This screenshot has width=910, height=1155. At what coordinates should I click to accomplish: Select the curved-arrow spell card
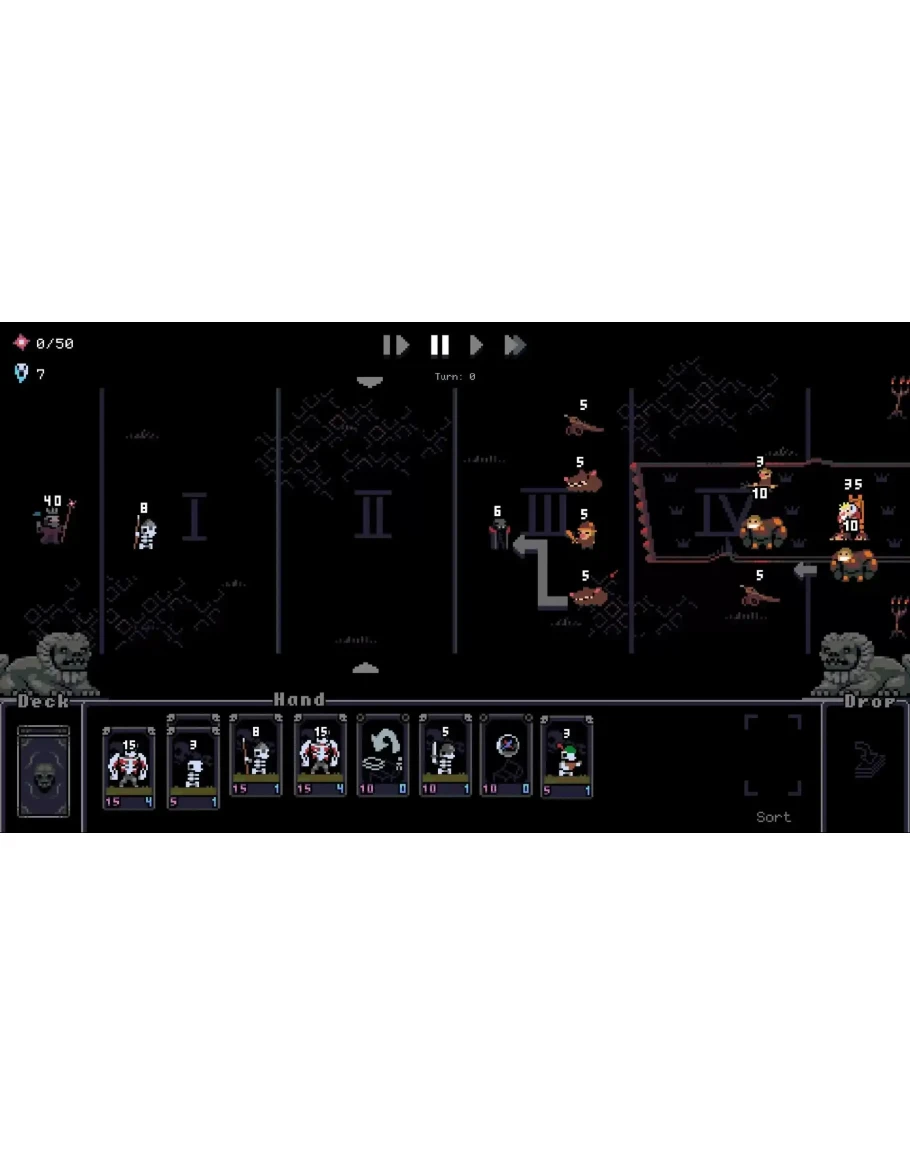[382, 756]
